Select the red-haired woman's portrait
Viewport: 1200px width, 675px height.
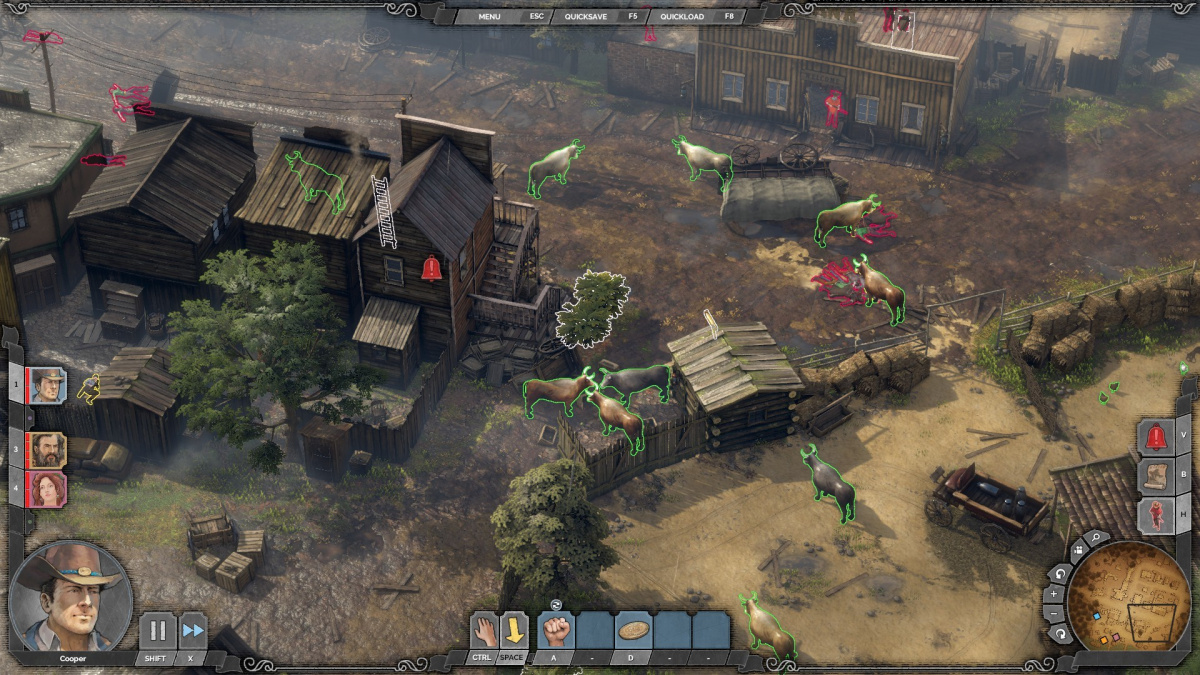tap(46, 490)
